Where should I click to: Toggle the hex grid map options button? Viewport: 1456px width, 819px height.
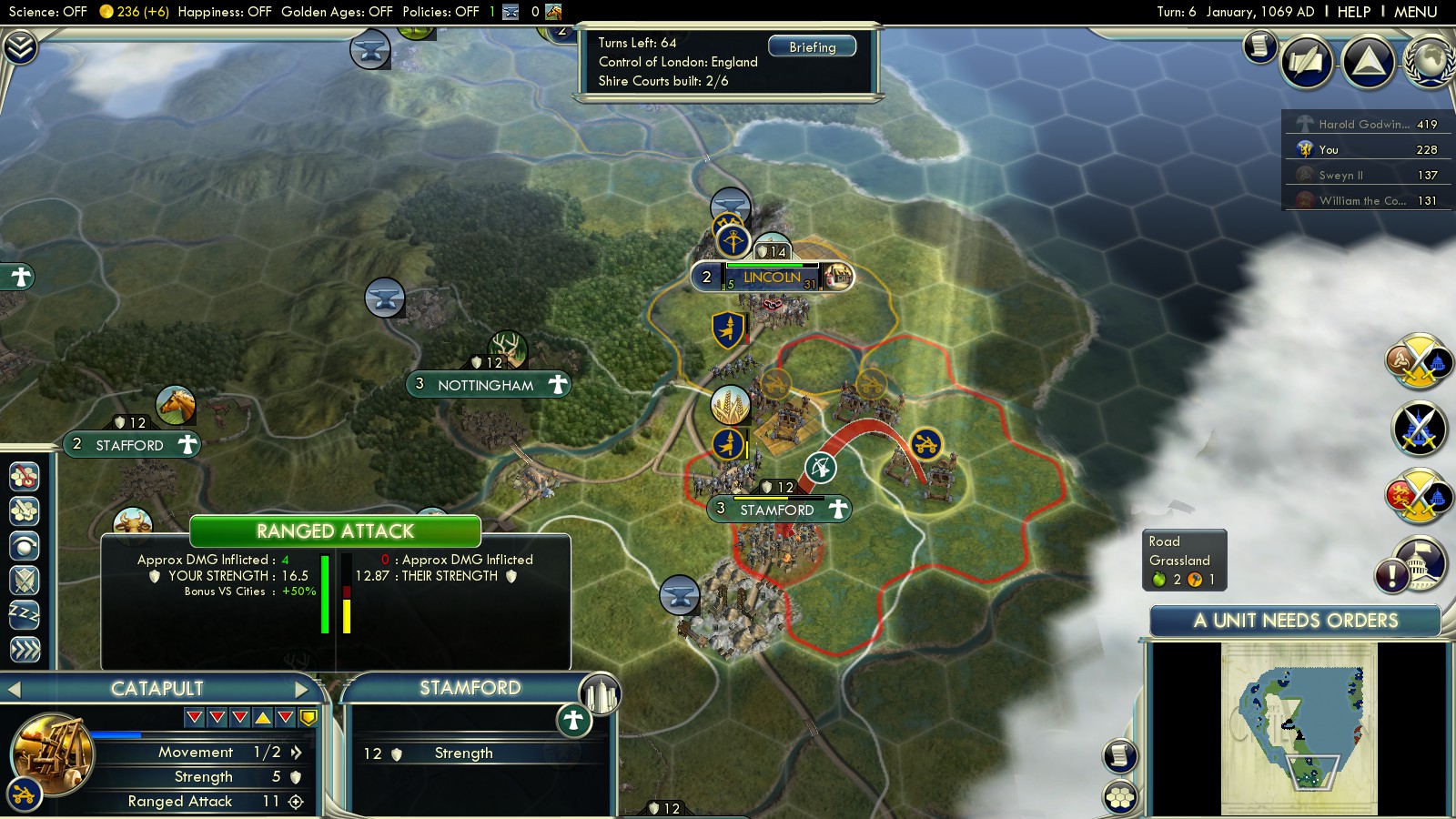tap(1120, 798)
